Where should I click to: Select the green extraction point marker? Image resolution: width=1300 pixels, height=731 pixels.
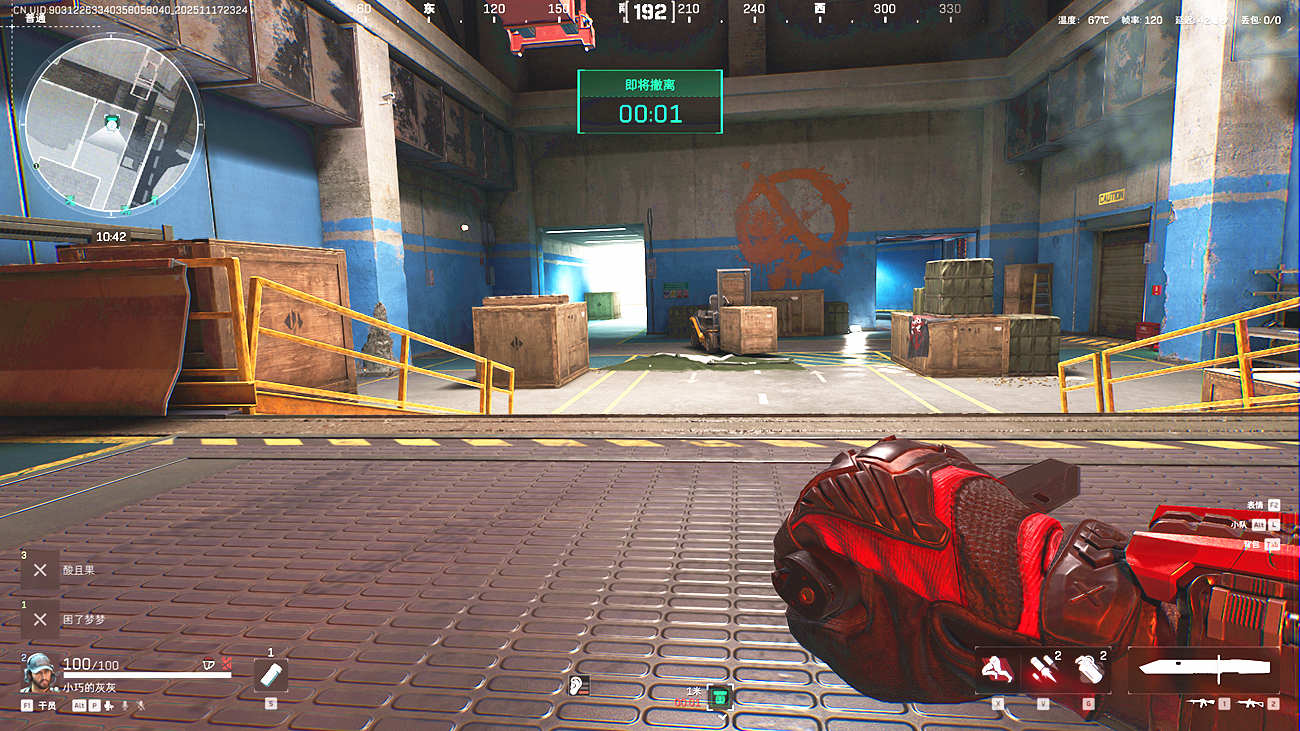point(718,698)
